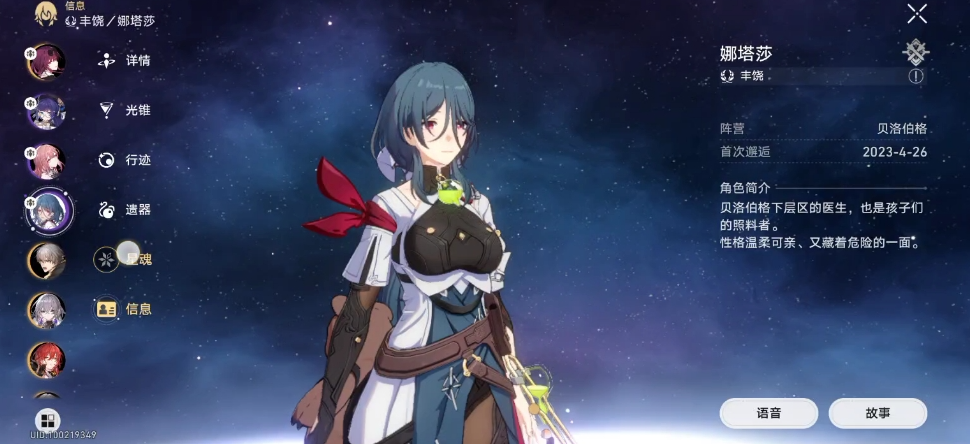Select the 星魂 eidolon tab

(125, 259)
